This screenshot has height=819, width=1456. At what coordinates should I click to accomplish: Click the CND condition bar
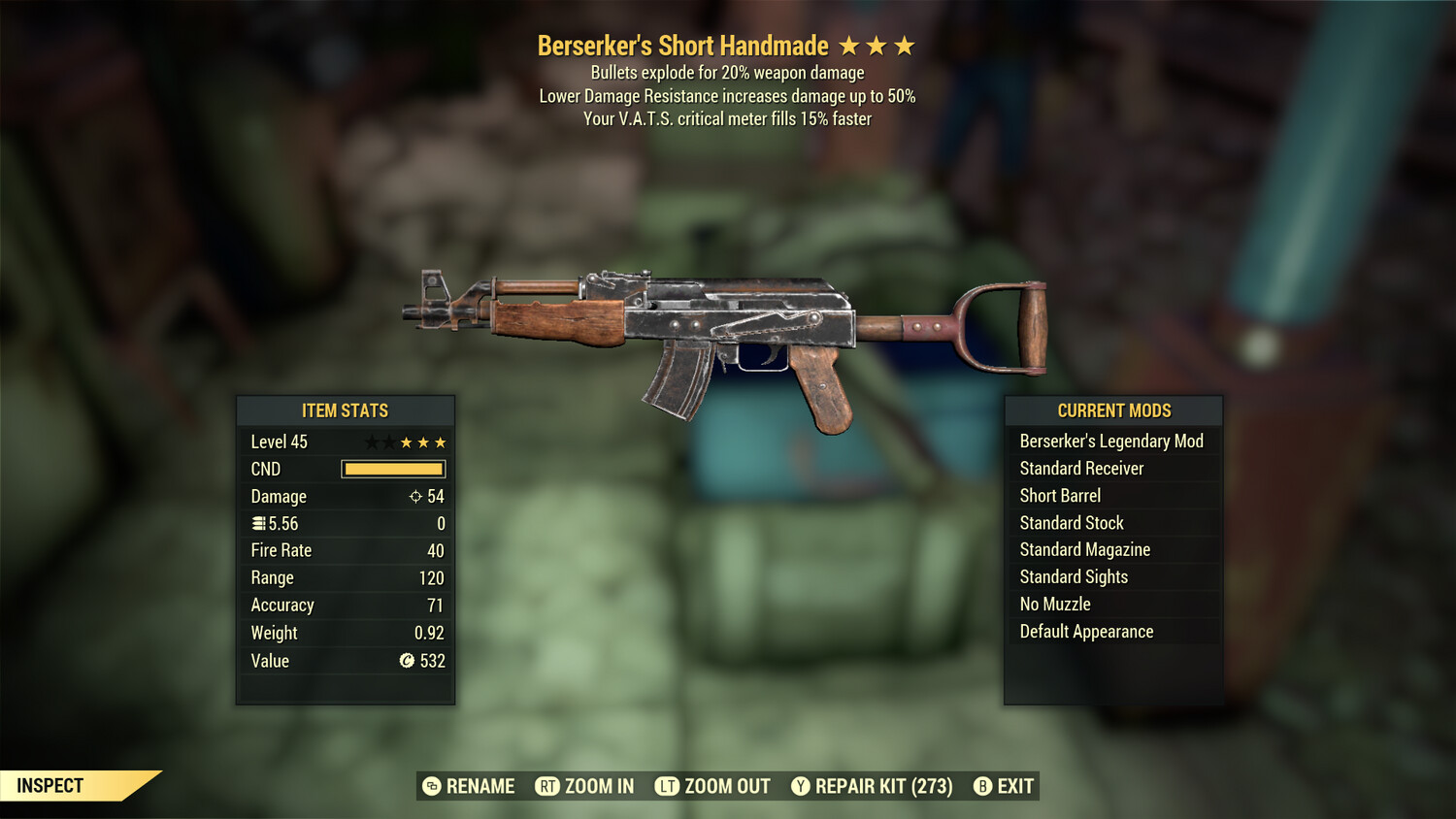tap(393, 469)
